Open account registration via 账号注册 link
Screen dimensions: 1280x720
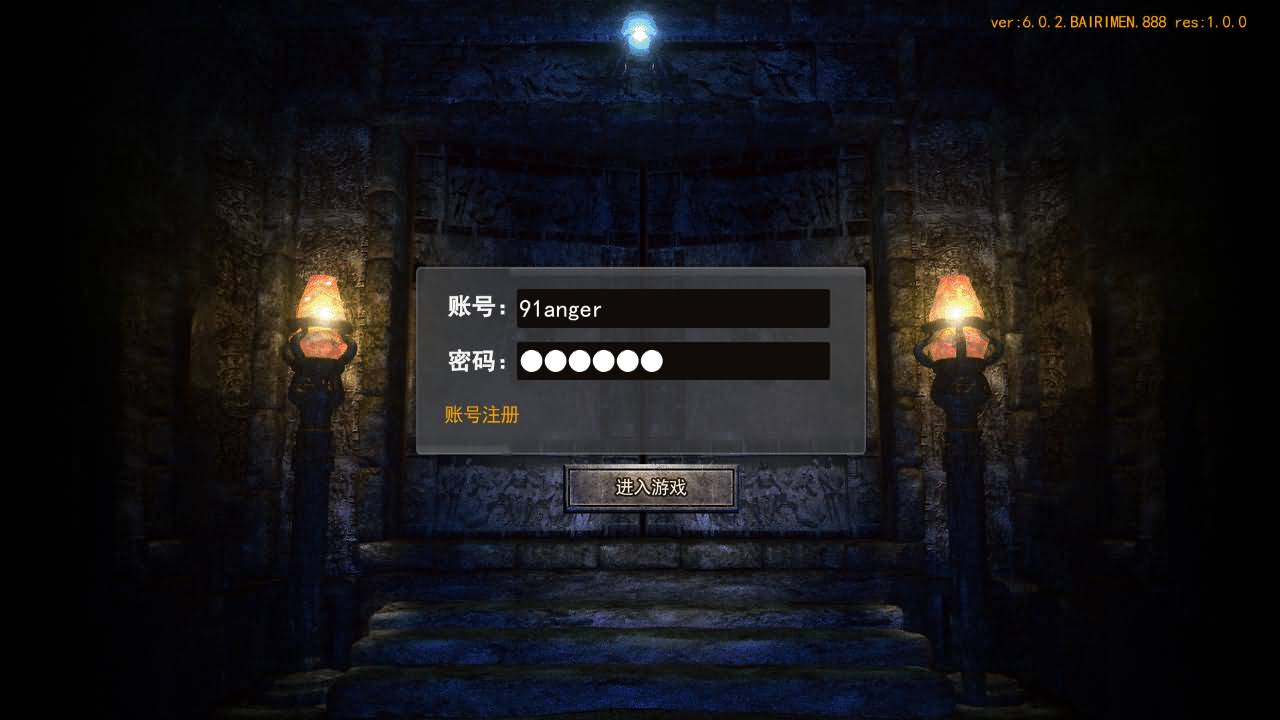pos(480,414)
